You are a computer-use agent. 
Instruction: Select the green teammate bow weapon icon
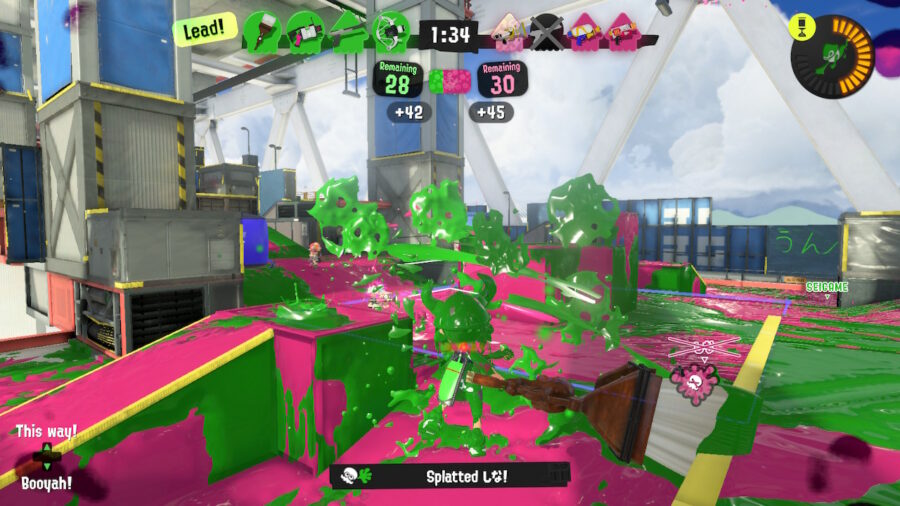[391, 31]
